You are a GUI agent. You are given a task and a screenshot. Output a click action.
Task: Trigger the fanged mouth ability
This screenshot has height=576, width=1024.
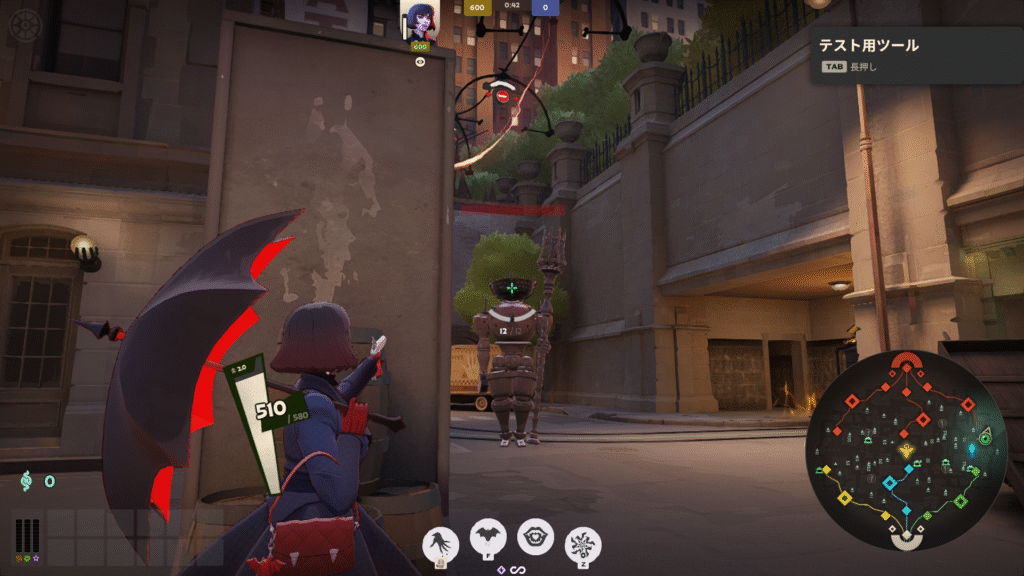click(x=535, y=537)
